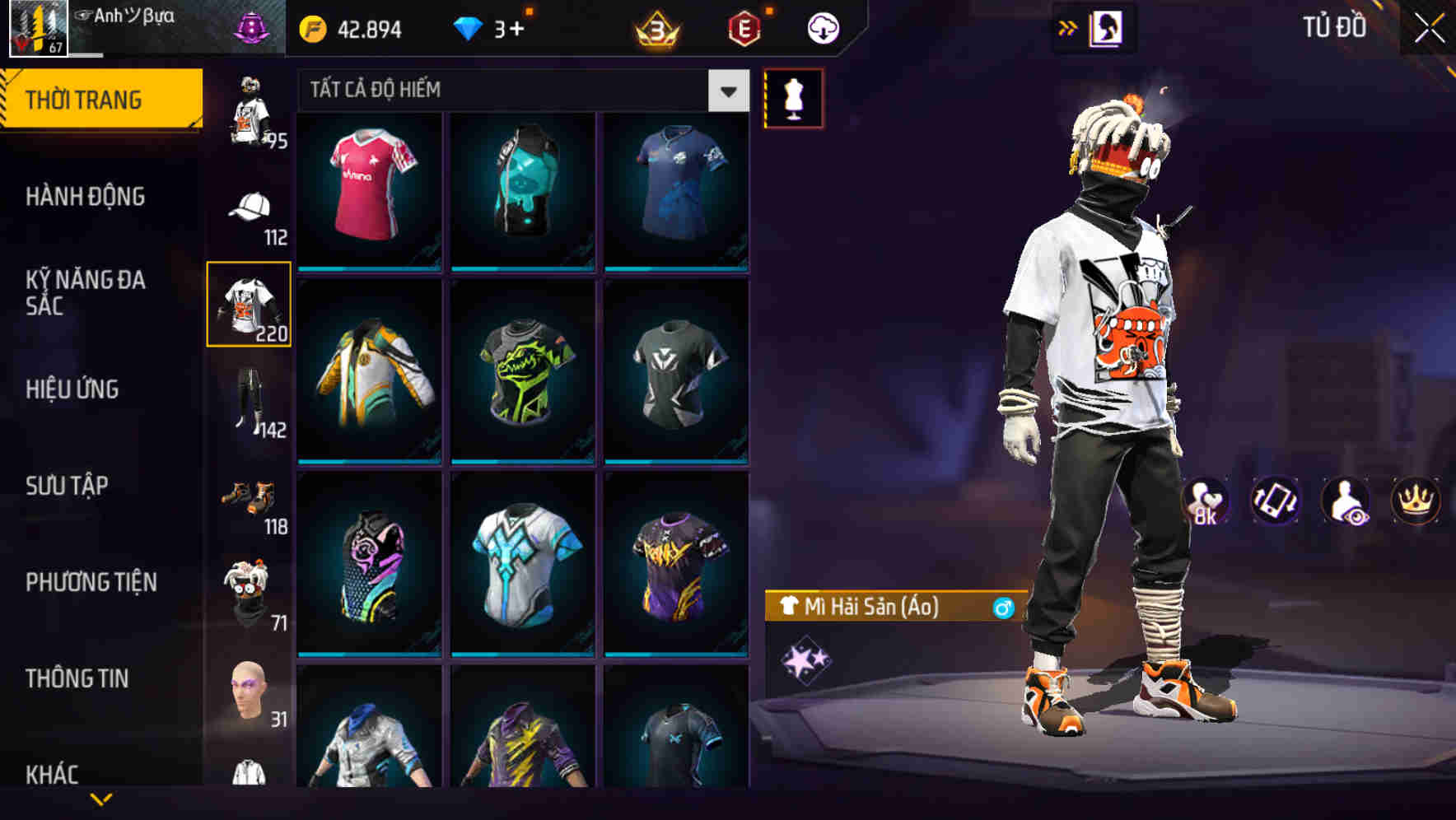Tap the diamond currency icon

(x=469, y=27)
